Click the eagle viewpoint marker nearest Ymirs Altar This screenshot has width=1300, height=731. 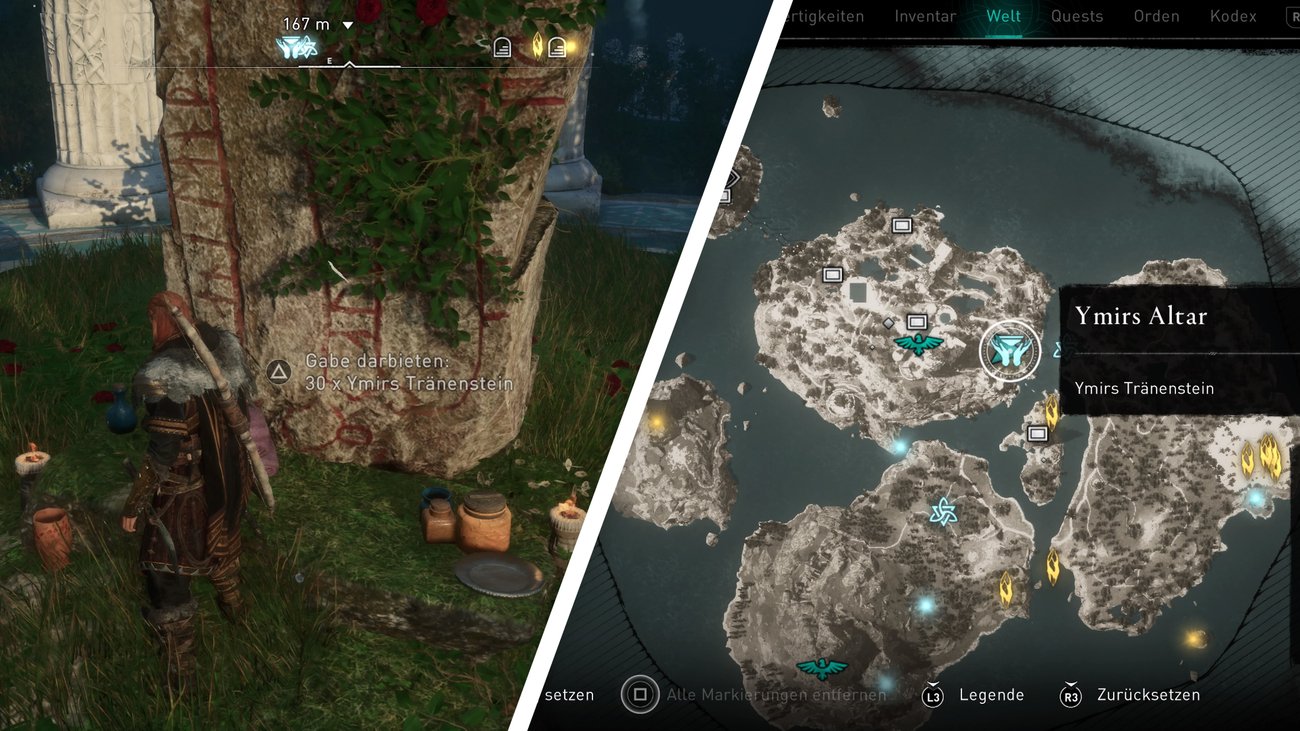[917, 344]
